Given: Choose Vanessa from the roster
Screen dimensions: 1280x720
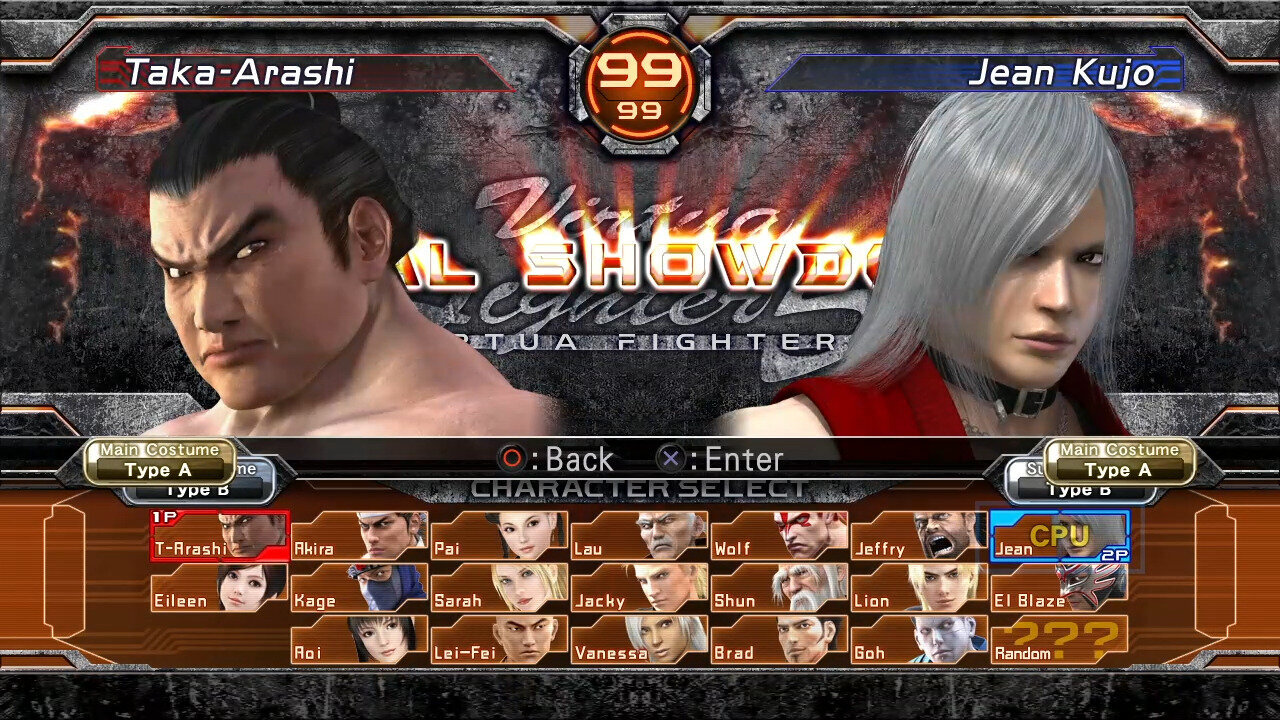Looking at the screenshot, I should point(639,640).
